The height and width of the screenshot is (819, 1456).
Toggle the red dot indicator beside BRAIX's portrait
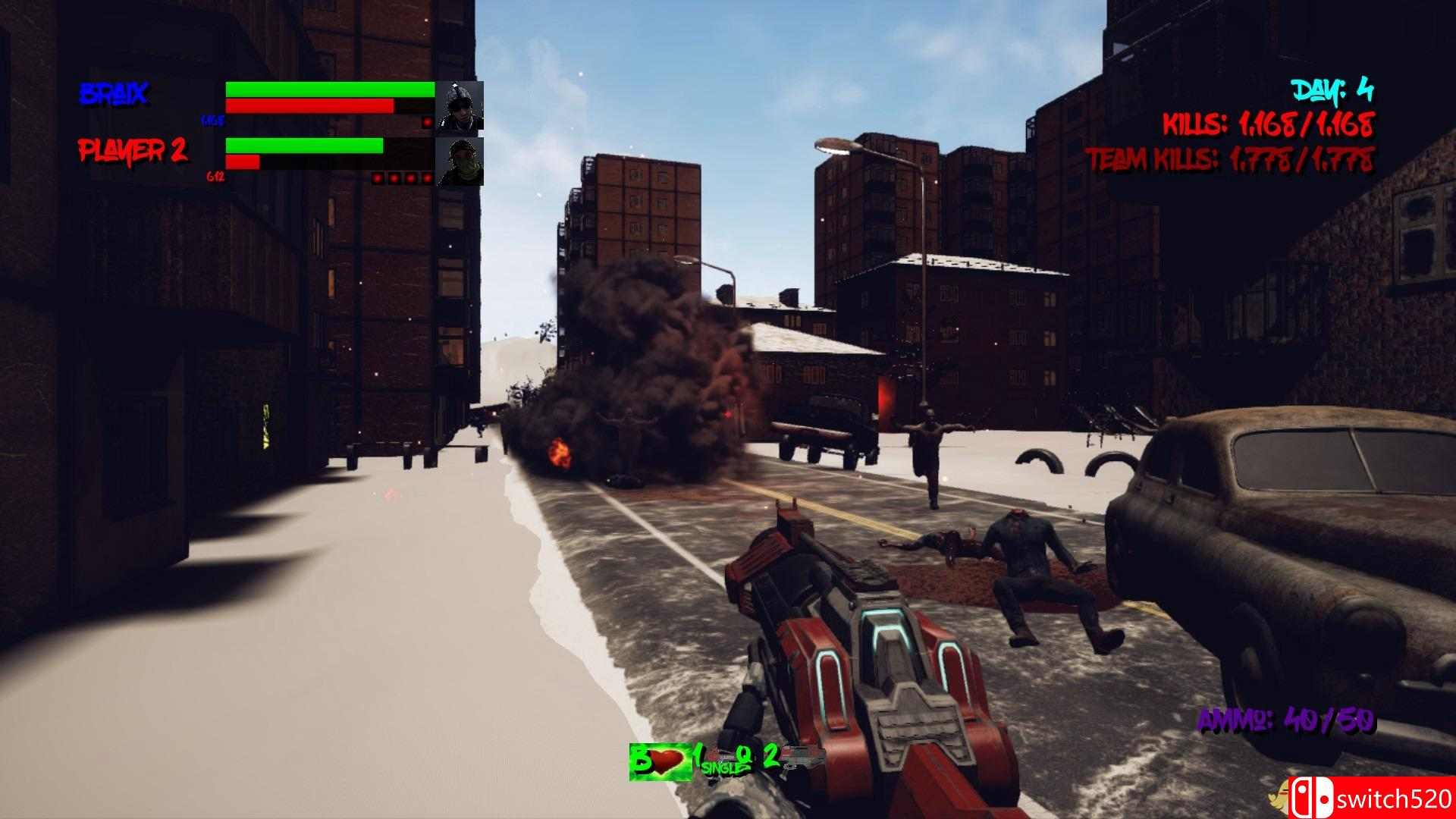[x=429, y=121]
